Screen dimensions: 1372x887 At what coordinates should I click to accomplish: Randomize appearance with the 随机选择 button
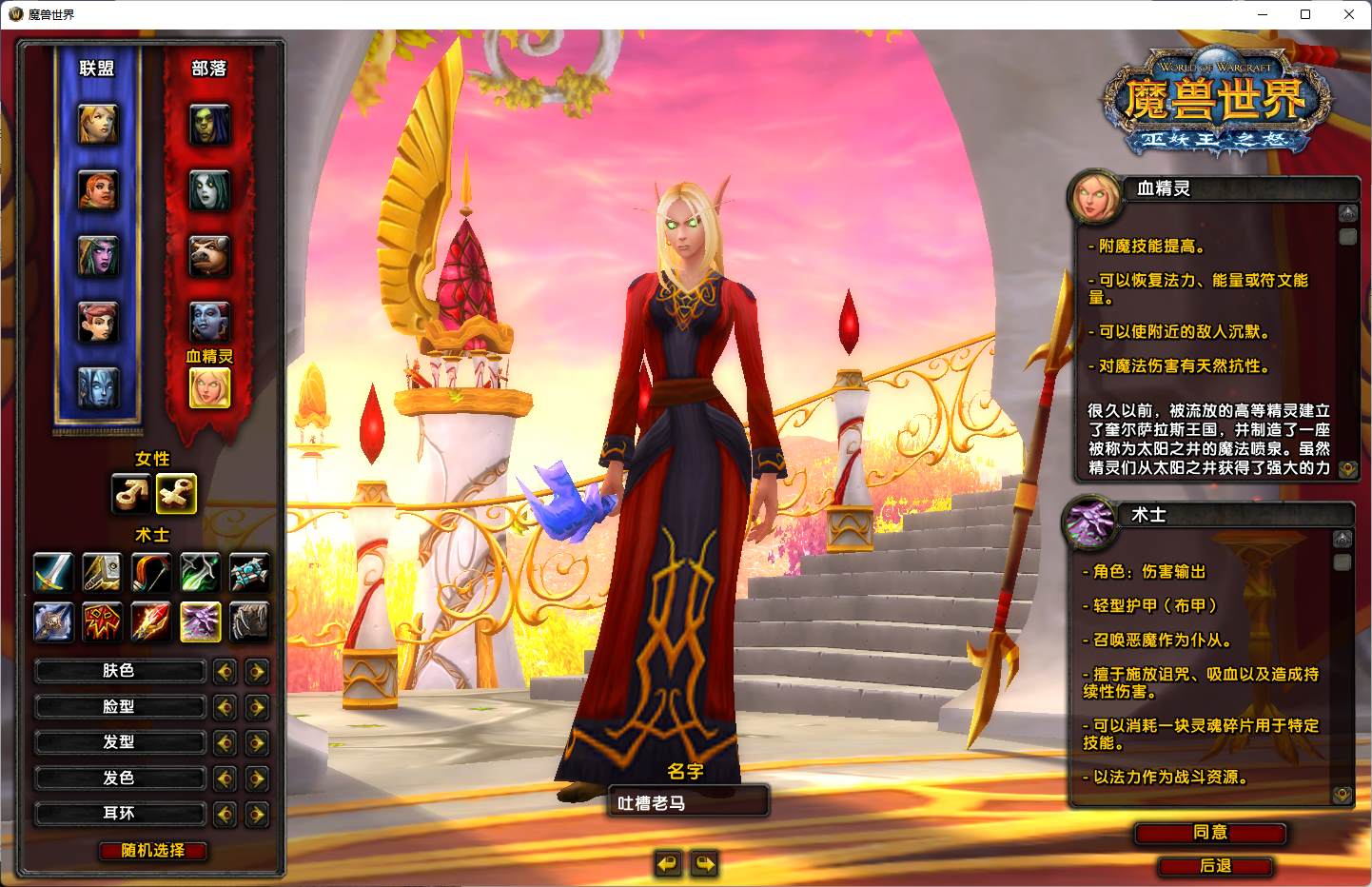pos(153,851)
